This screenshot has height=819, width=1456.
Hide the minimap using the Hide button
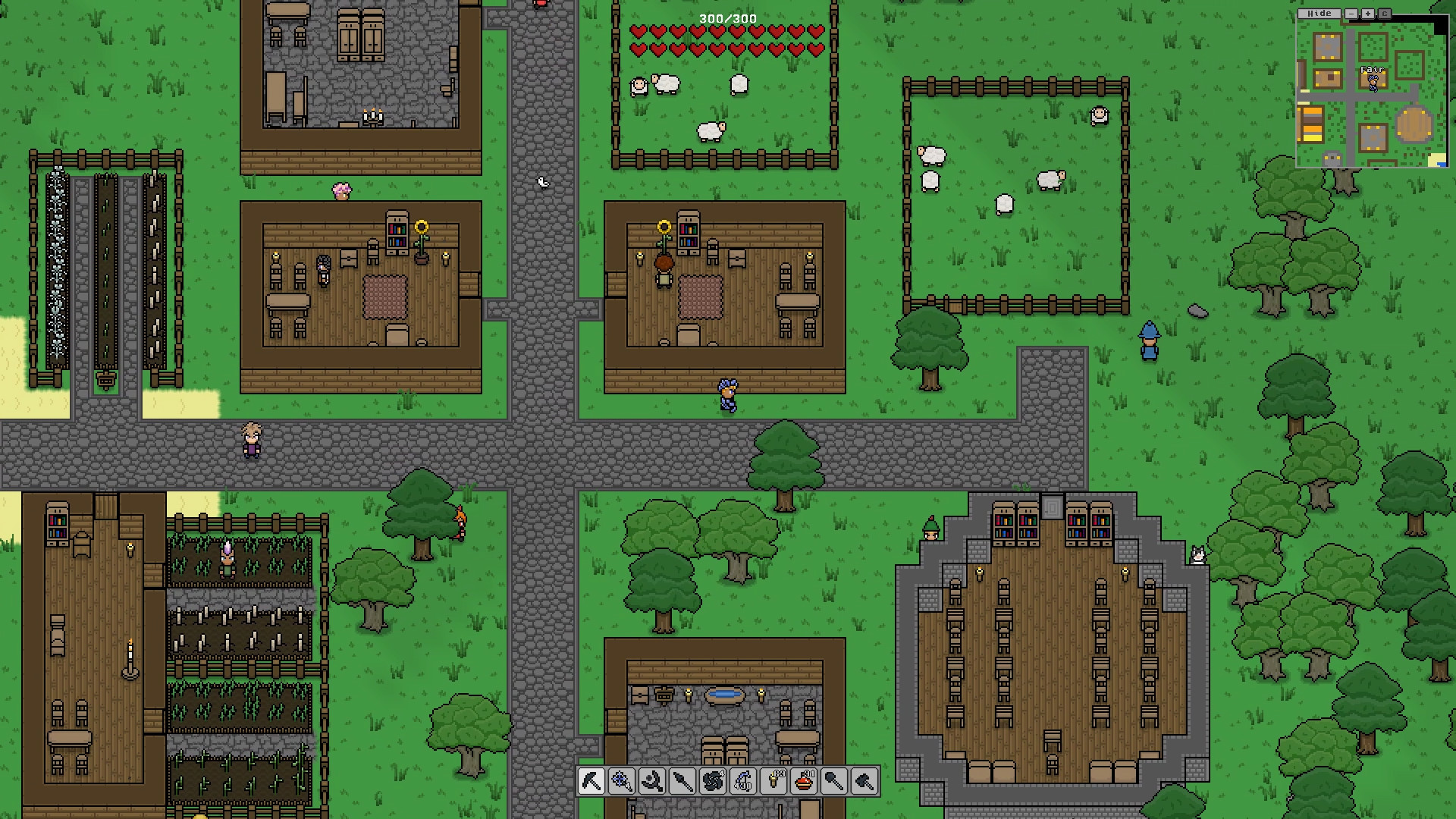(x=1319, y=13)
